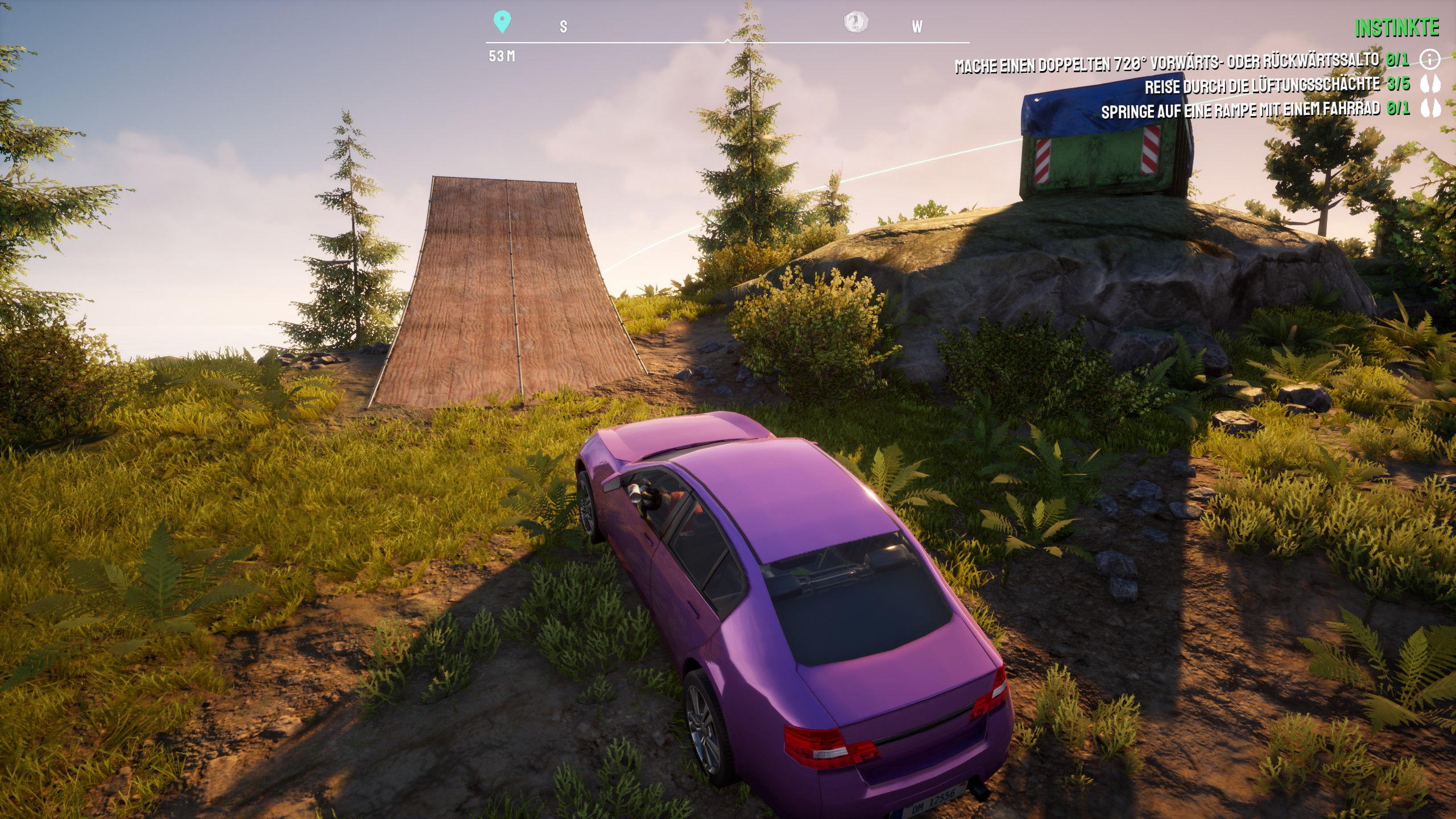The height and width of the screenshot is (819, 1456).
Task: Click the info circle icon beside the Salto objective
Action: tap(1430, 59)
